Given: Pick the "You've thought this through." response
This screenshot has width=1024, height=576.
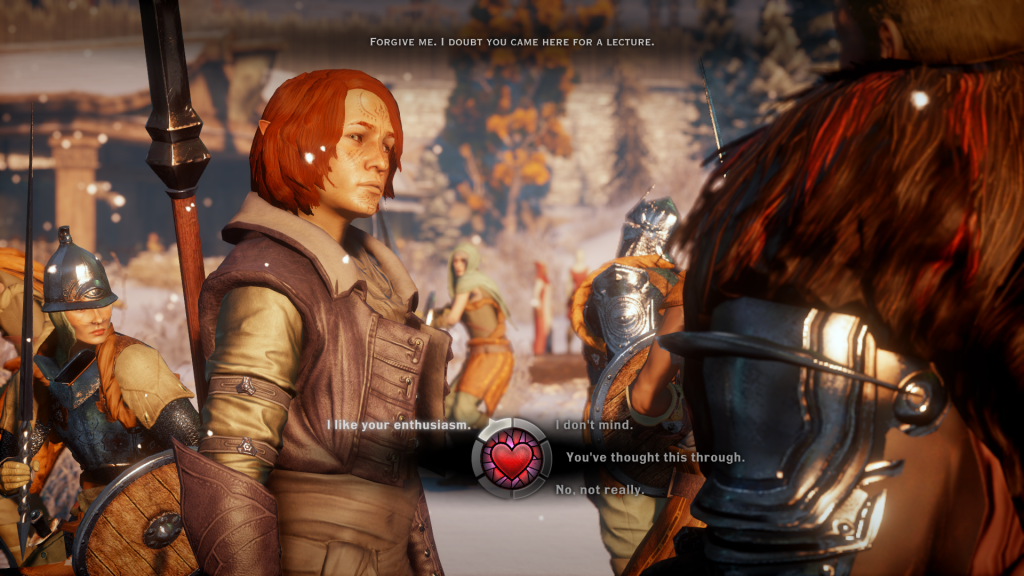Looking at the screenshot, I should [655, 457].
